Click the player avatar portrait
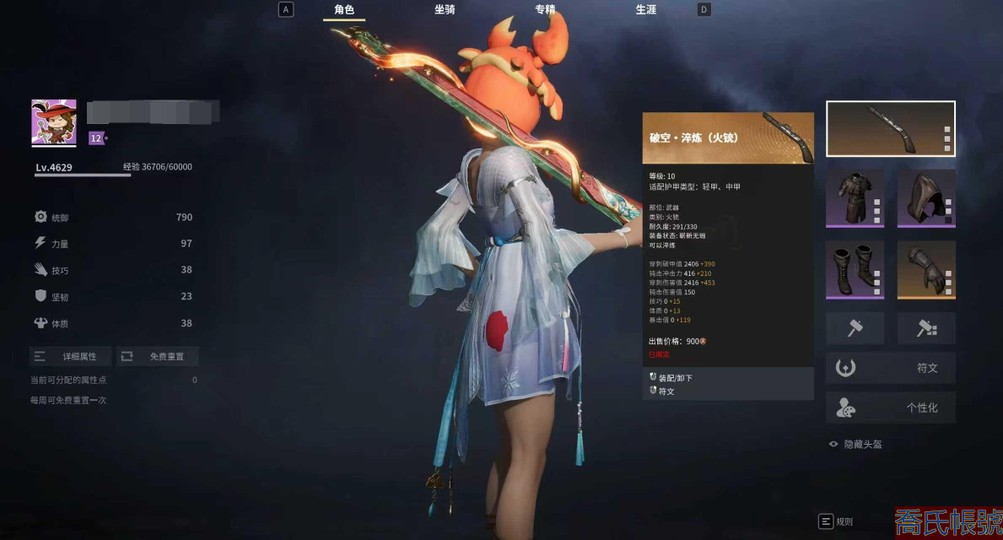This screenshot has height=540, width=1003. click(x=54, y=122)
